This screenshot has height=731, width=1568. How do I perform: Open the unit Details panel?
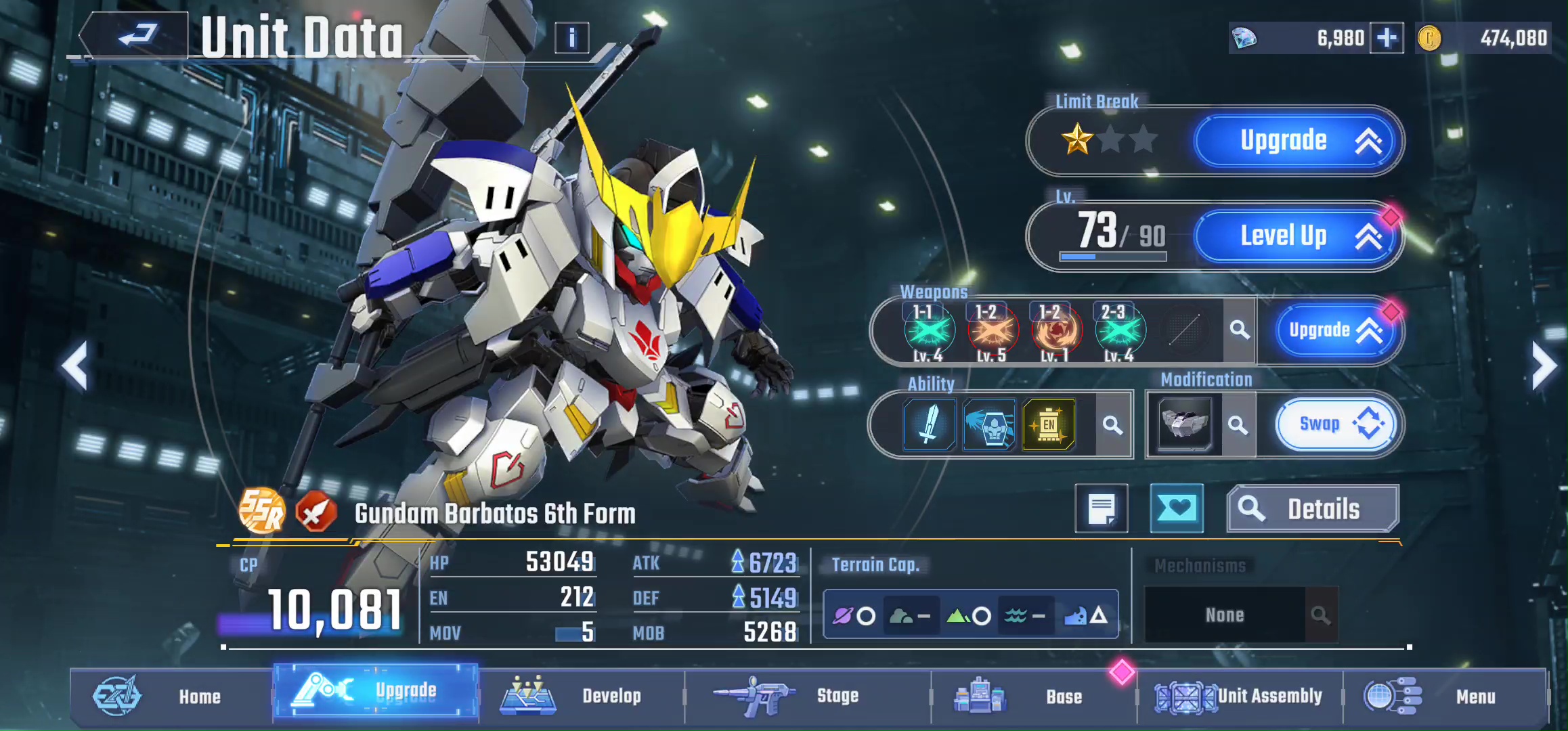coord(1312,509)
